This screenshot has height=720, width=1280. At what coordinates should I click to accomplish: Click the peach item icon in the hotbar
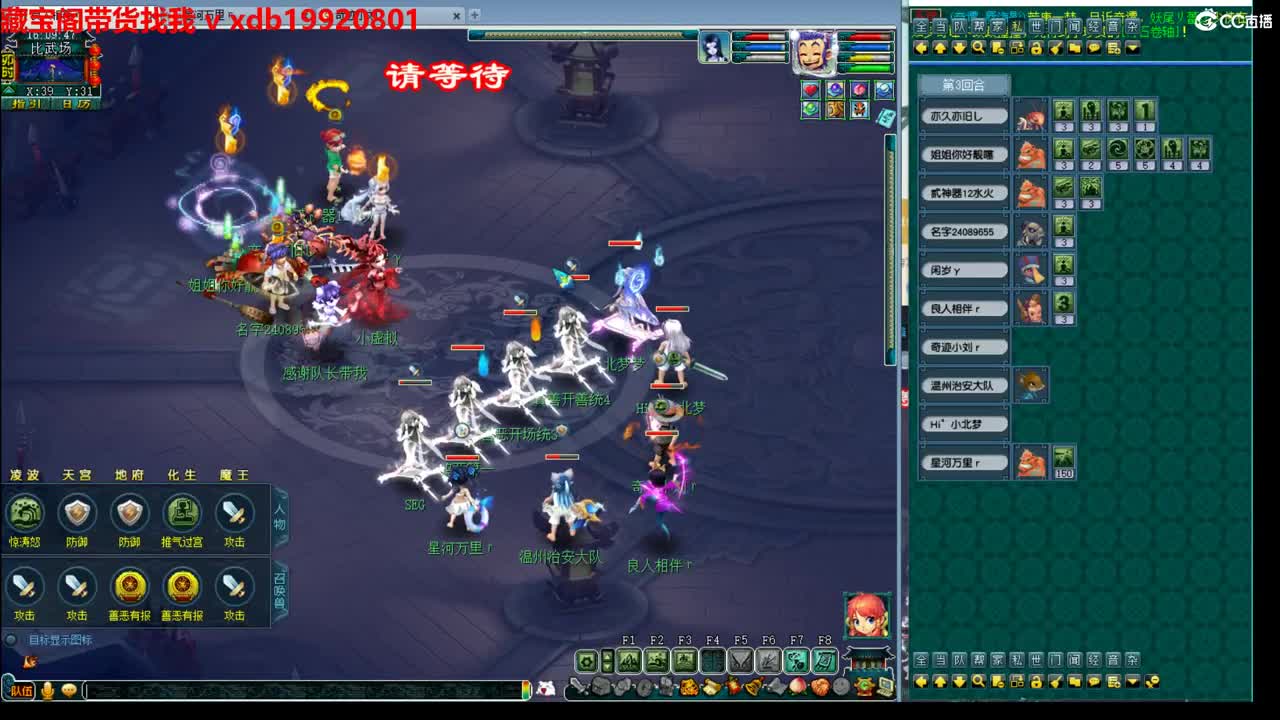(797, 688)
